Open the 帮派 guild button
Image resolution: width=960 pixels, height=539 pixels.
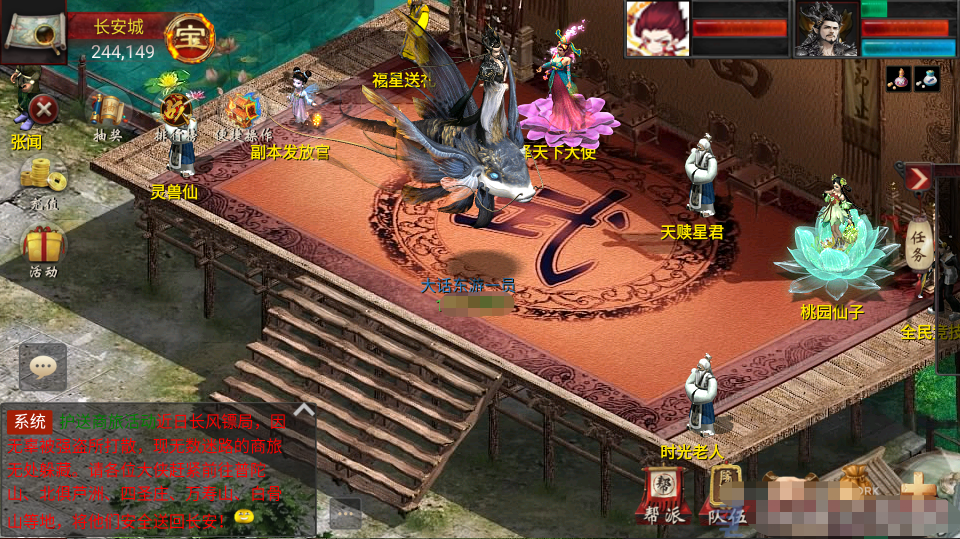[662, 493]
